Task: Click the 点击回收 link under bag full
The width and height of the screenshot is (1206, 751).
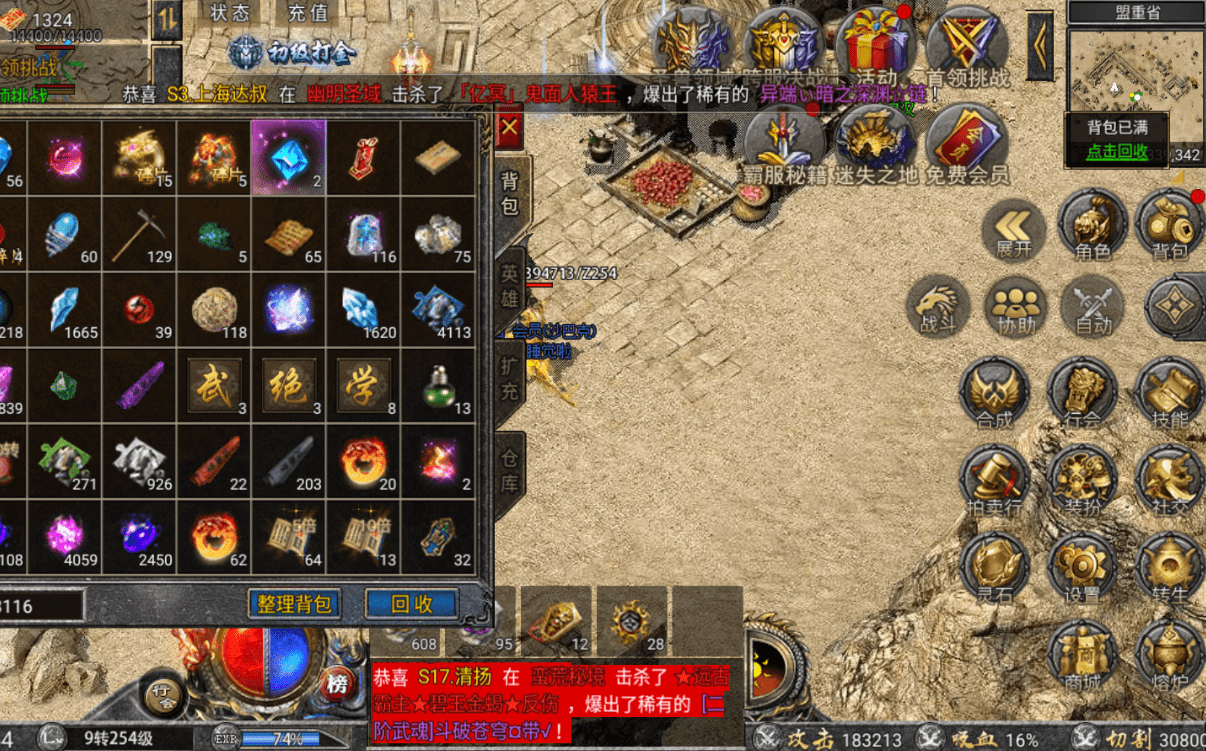Action: point(1117,152)
